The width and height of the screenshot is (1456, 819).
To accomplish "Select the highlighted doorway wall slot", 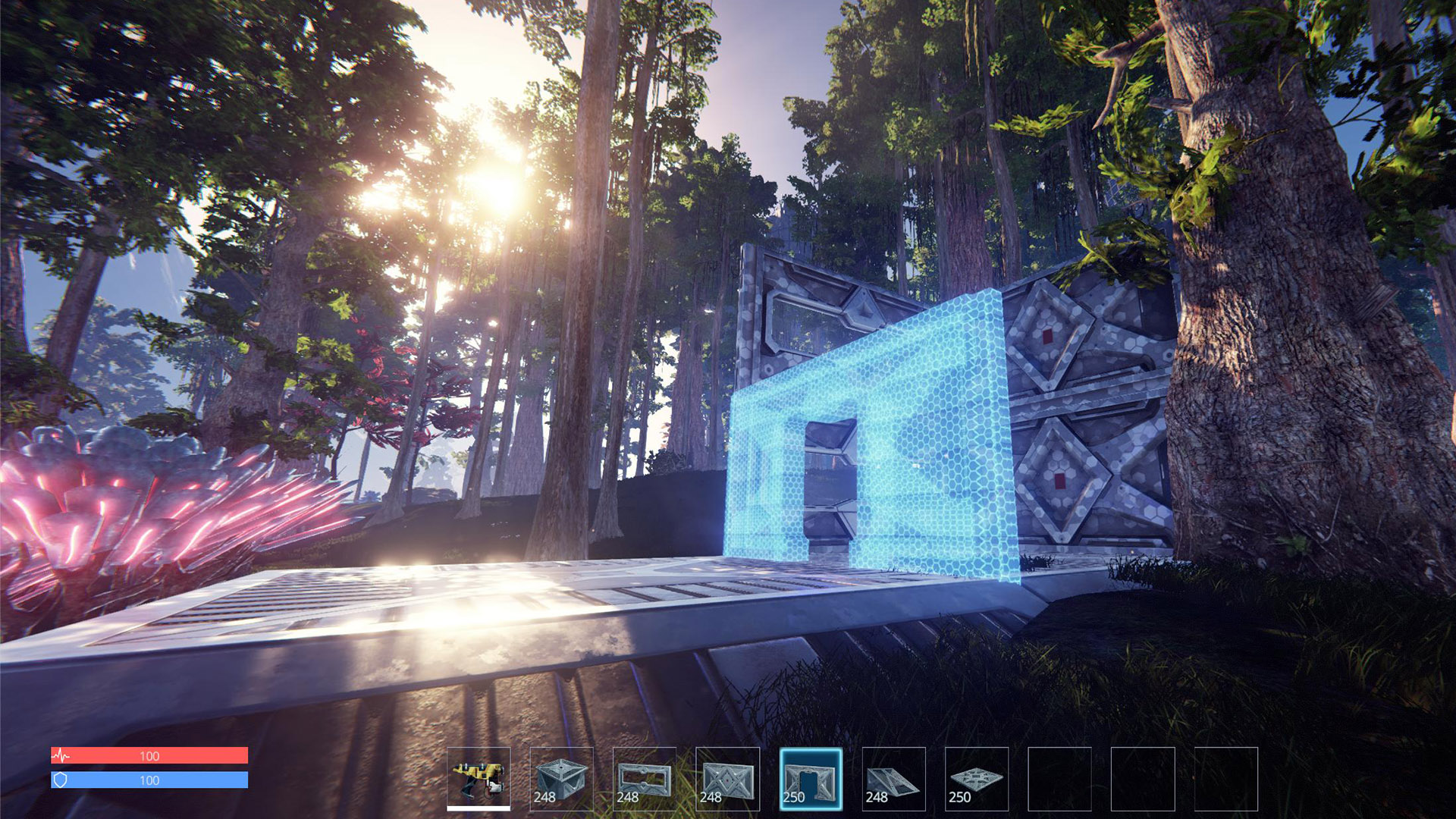I will click(x=811, y=779).
